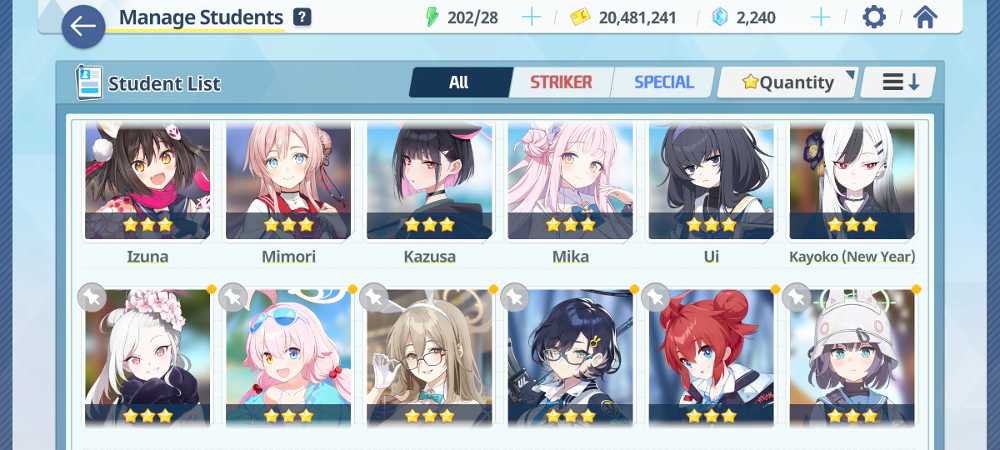
Task: Open the gear settings menu
Action: (x=874, y=17)
